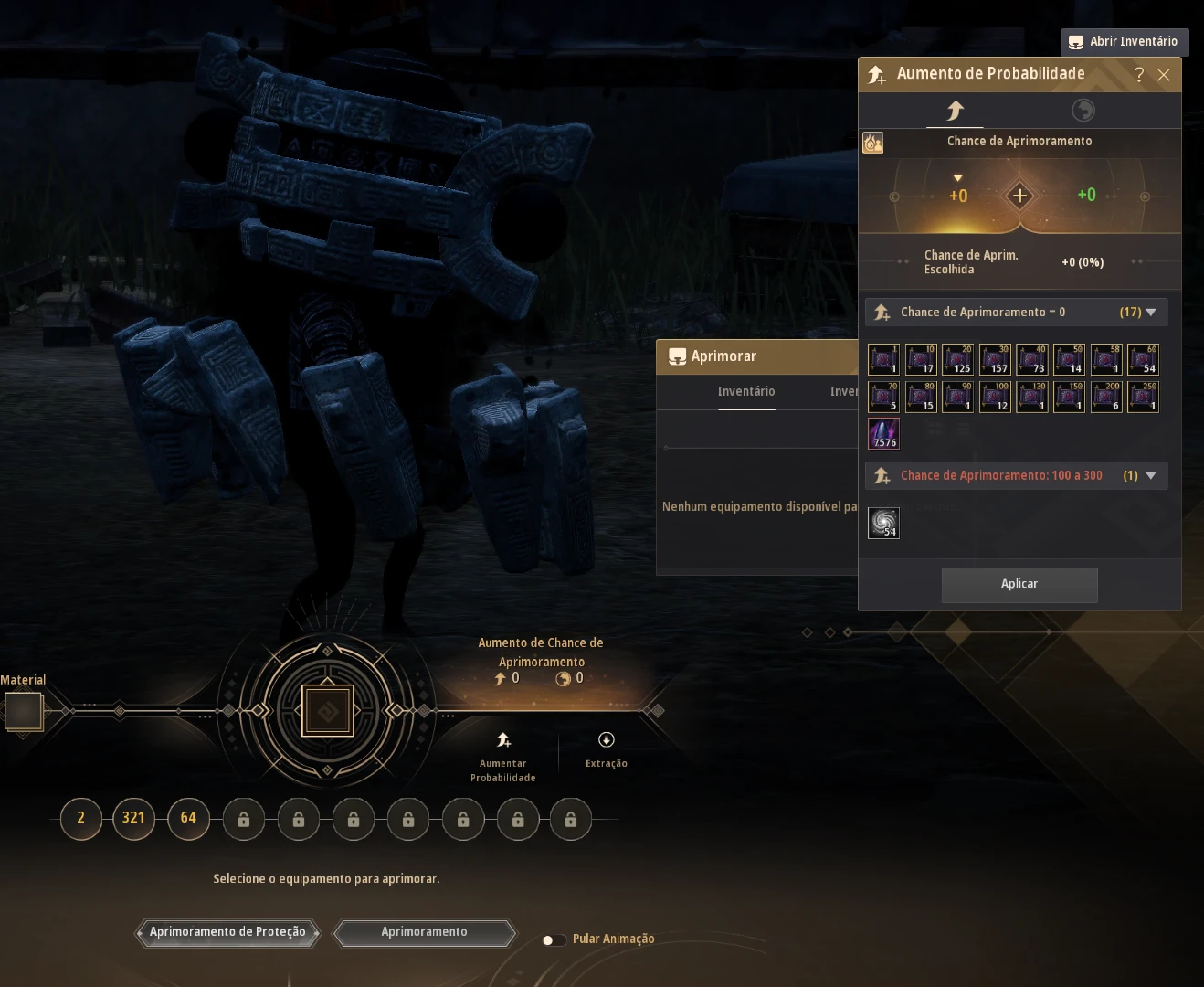This screenshot has height=987, width=1204.
Task: Select the Inventário tab in Aprimorar panel
Action: (x=745, y=392)
